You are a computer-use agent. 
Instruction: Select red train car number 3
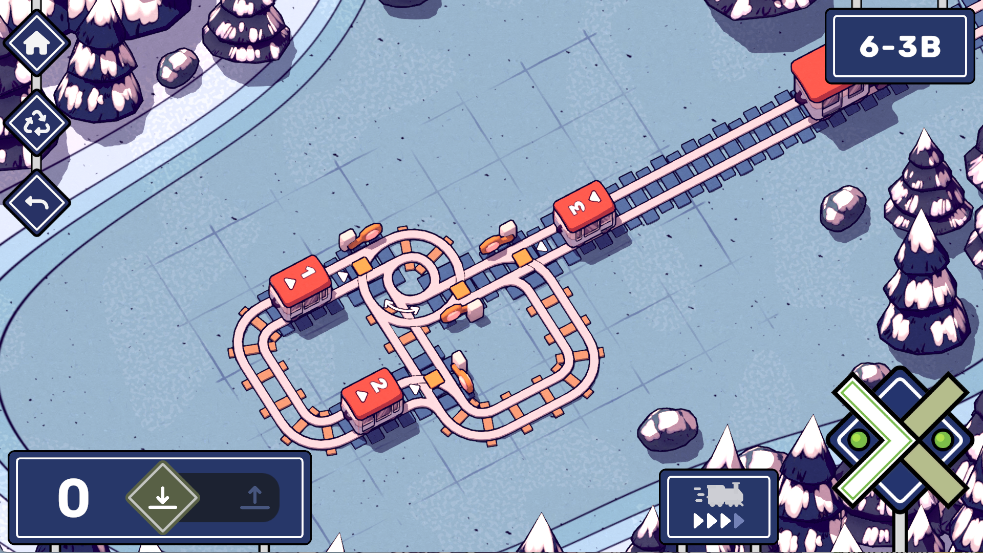pos(583,210)
